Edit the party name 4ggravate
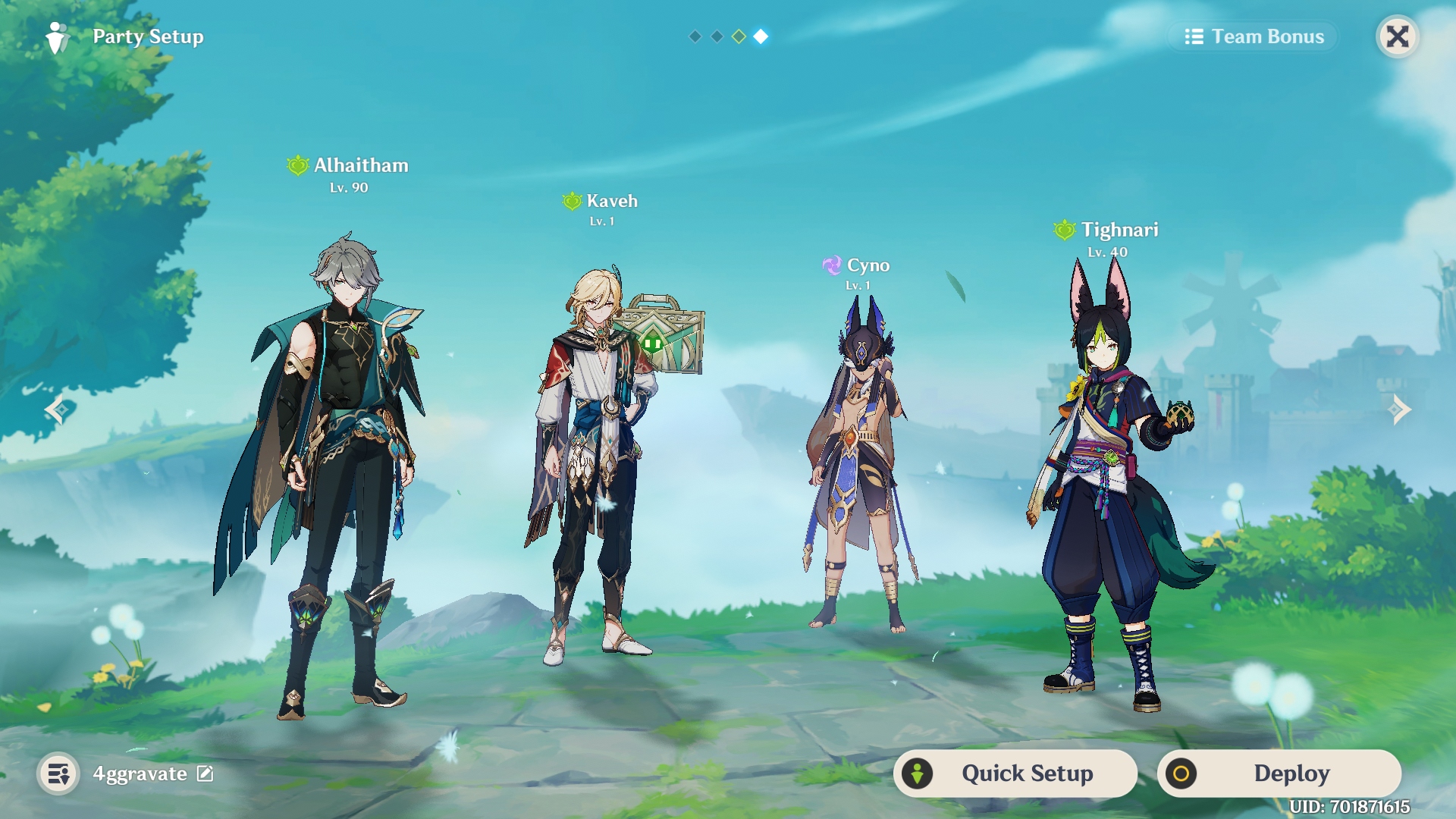 [x=206, y=773]
